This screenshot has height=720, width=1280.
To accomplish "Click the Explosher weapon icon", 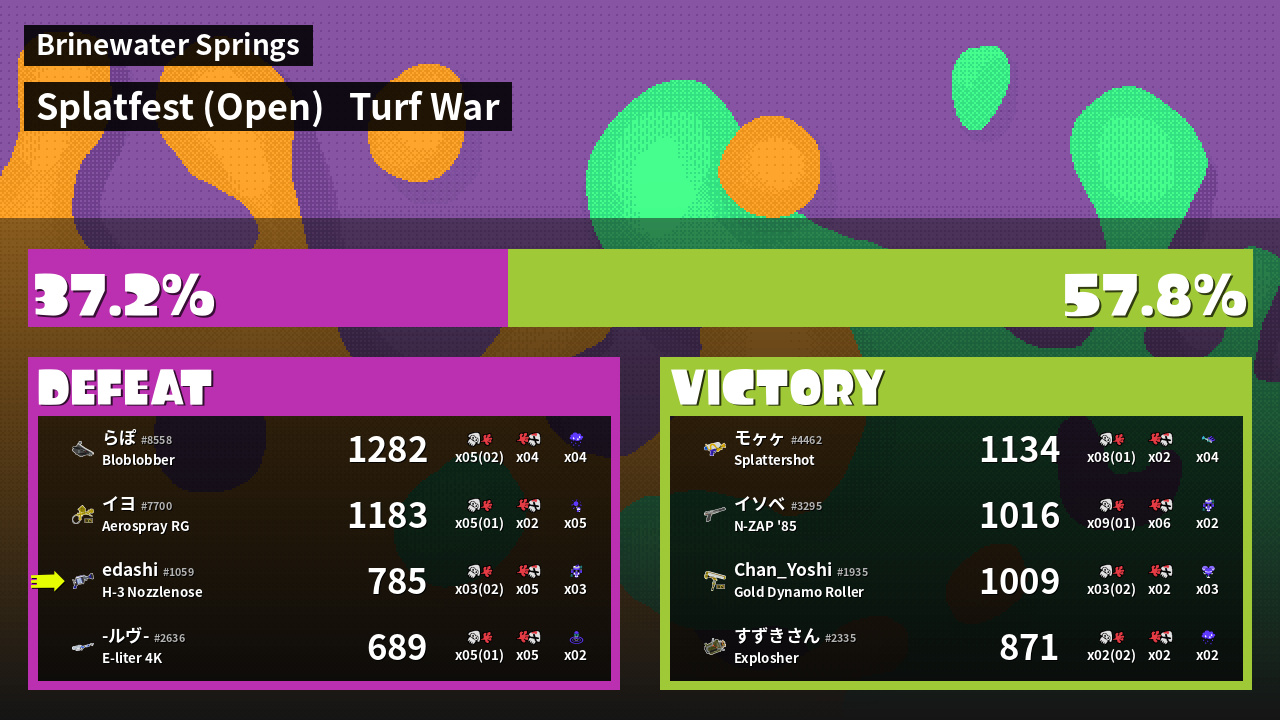I will click(x=713, y=647).
